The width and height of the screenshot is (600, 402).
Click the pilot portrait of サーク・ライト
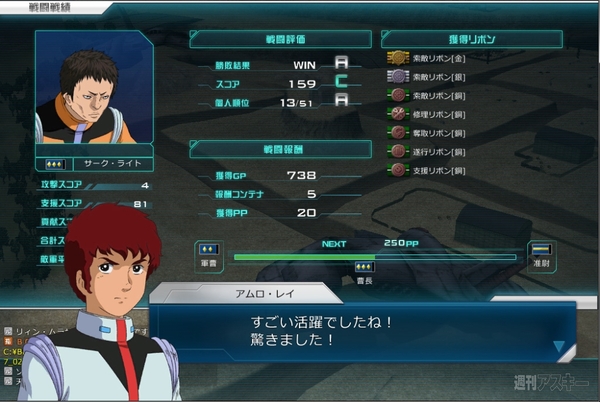tap(94, 88)
